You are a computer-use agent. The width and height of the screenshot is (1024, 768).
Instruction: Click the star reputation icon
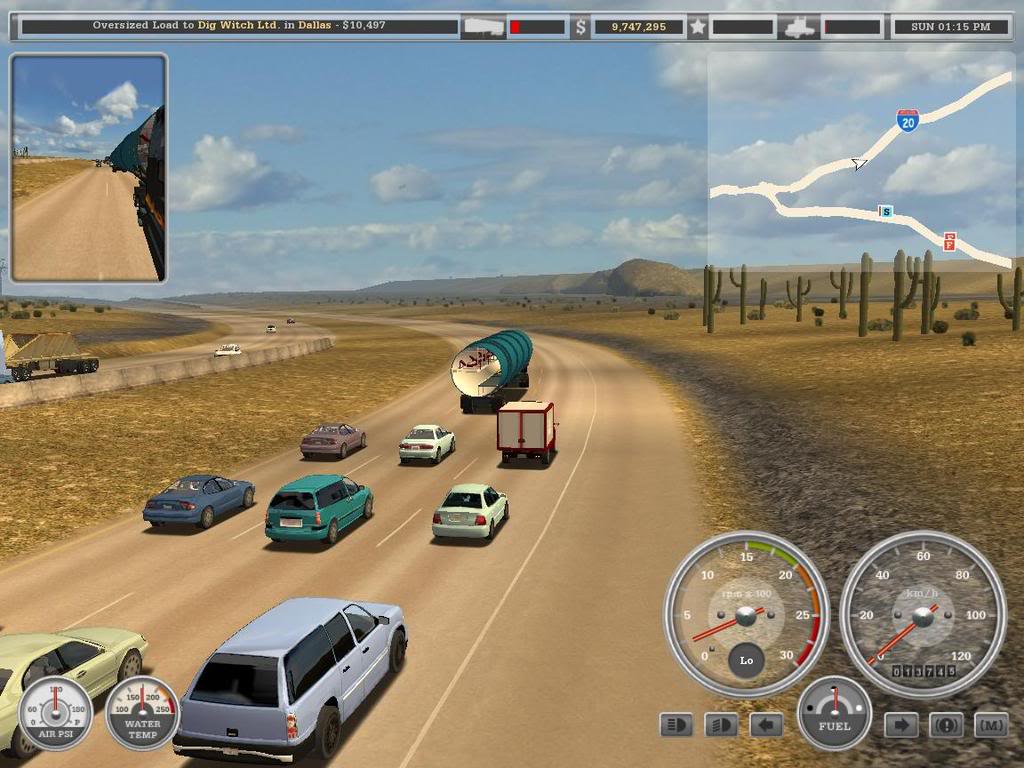coord(697,27)
